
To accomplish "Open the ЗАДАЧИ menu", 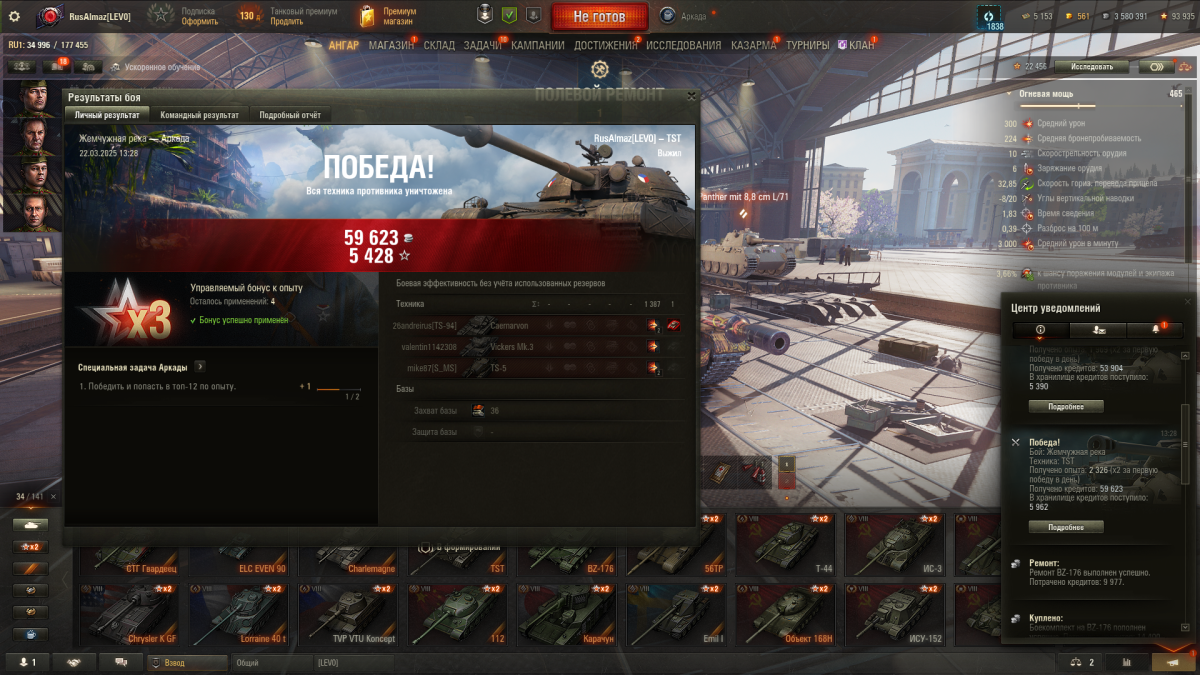I will click(x=483, y=45).
